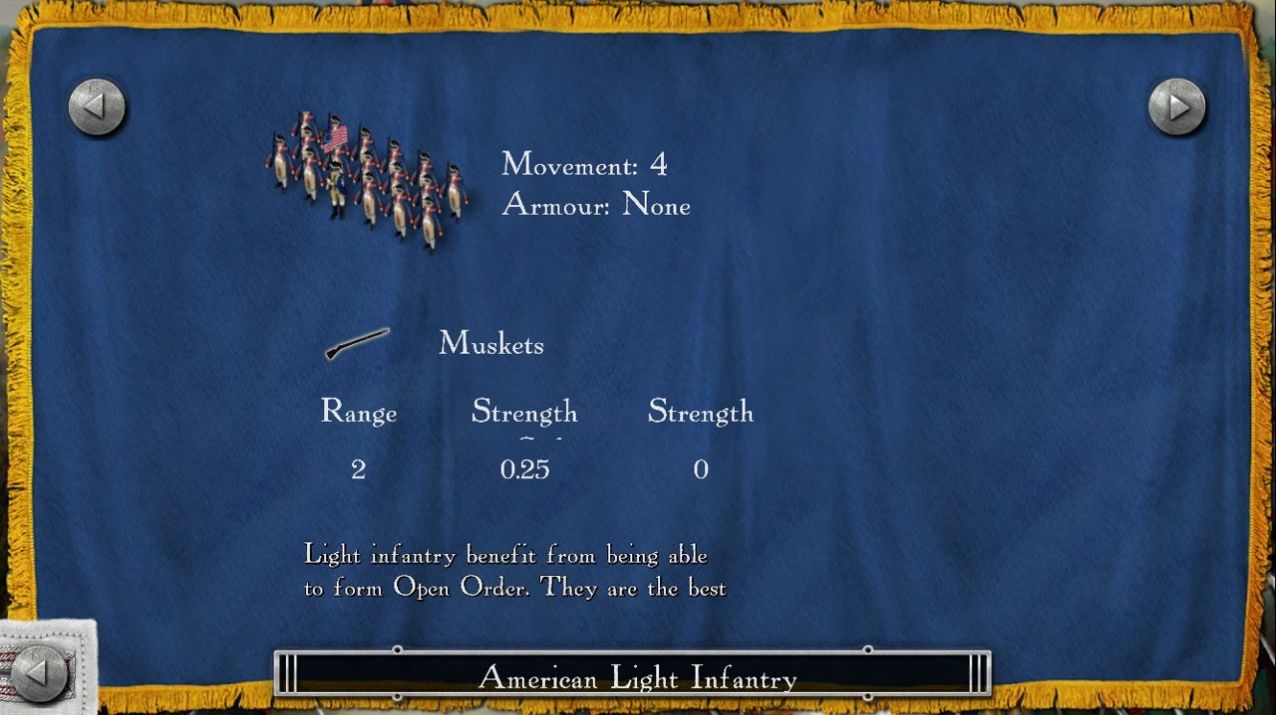Click the back arrow on the white tab

click(x=41, y=671)
